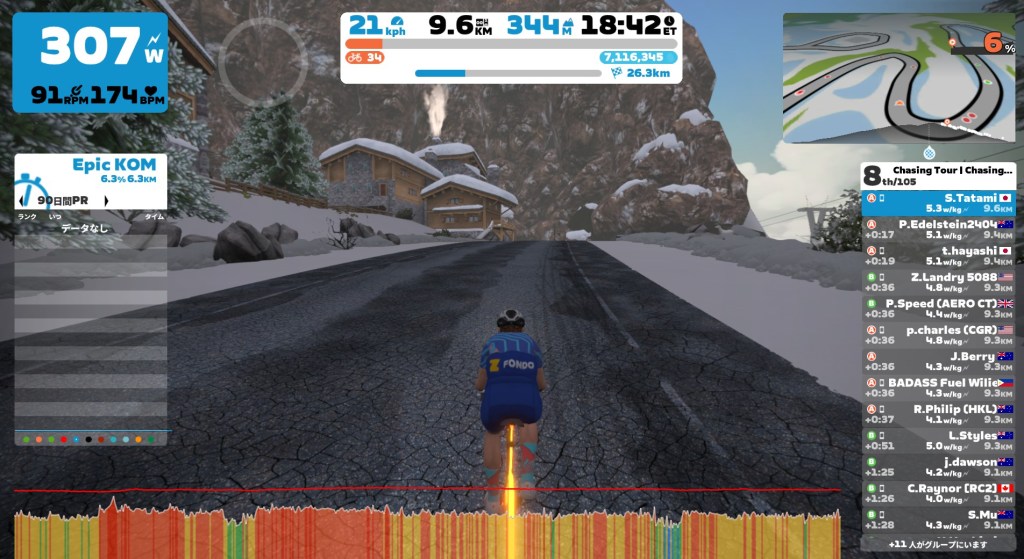This screenshot has height=559, width=1024.
Task: Open the Epic KOM segment panel header
Action: [x=90, y=170]
